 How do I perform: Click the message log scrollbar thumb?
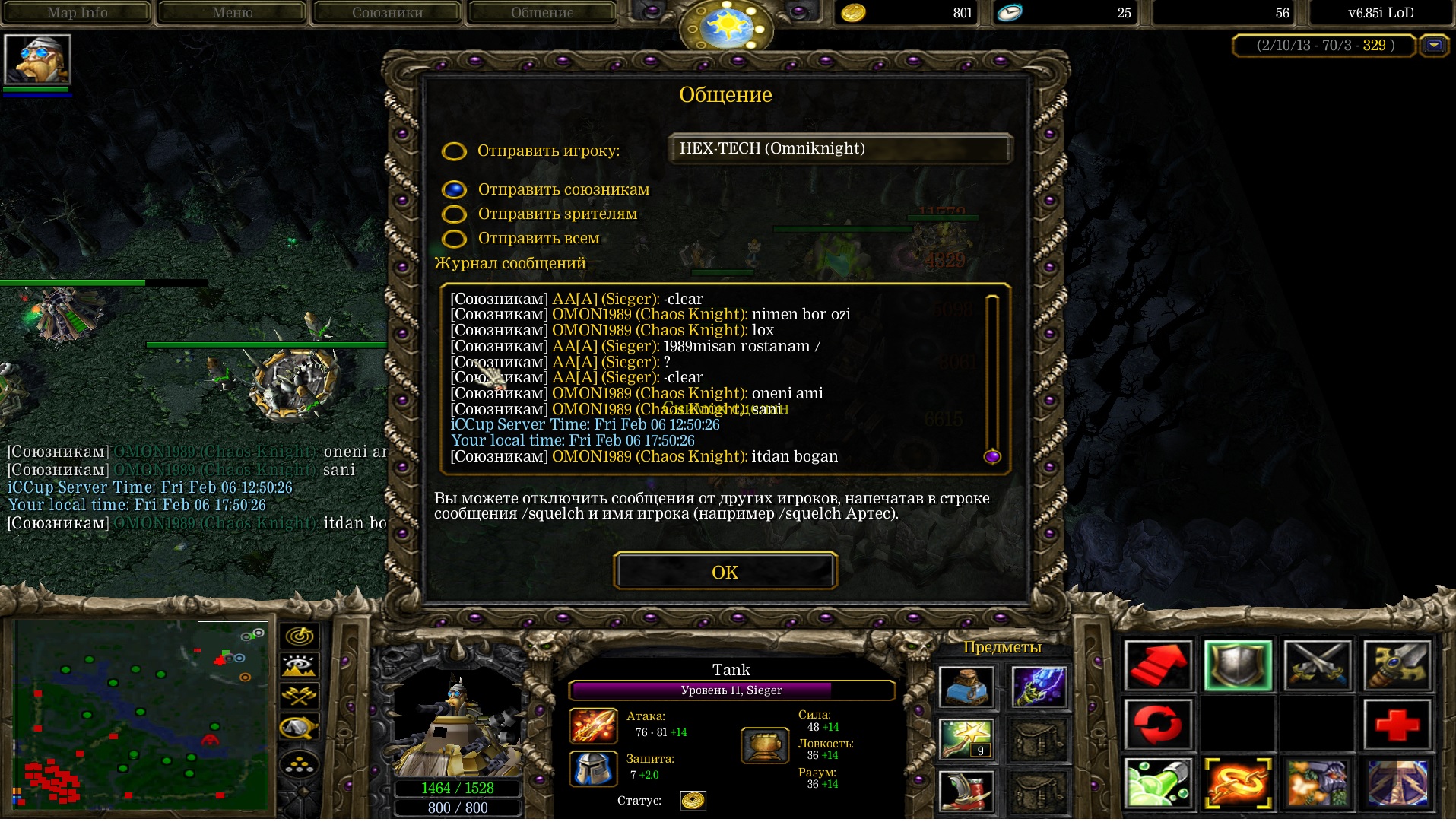[x=991, y=456]
